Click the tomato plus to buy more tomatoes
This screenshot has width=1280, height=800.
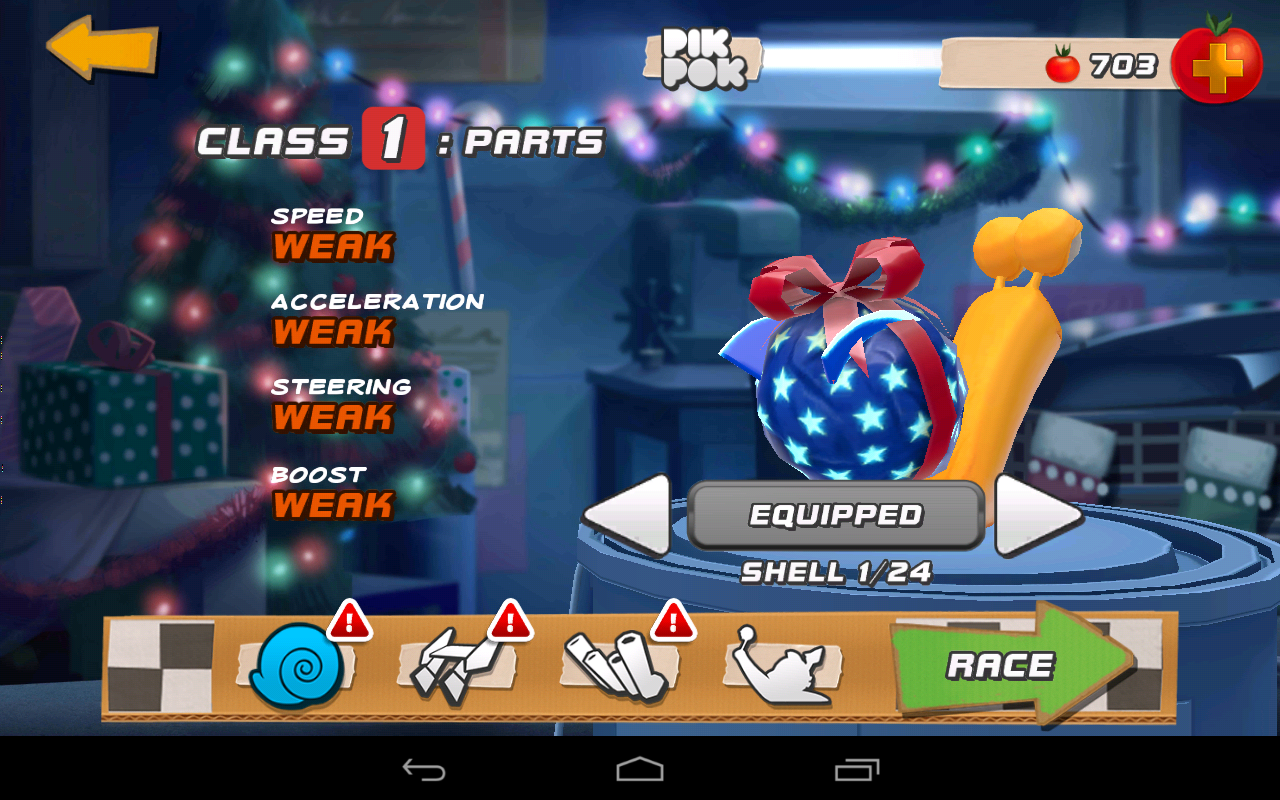click(1218, 63)
